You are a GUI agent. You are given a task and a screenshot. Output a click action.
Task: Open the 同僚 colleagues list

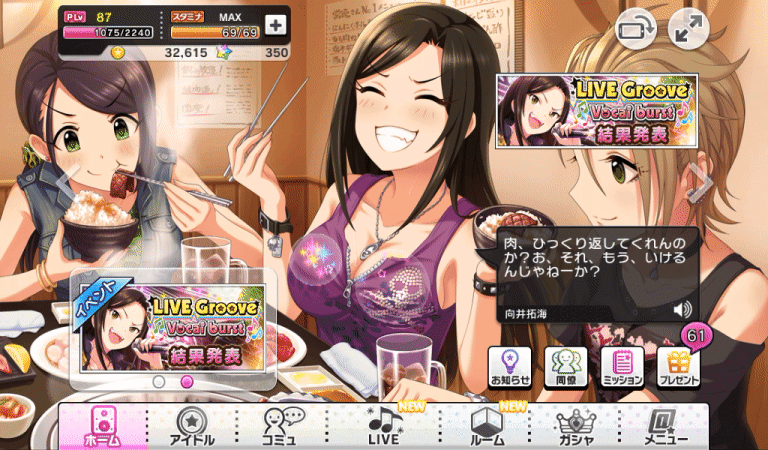point(566,368)
